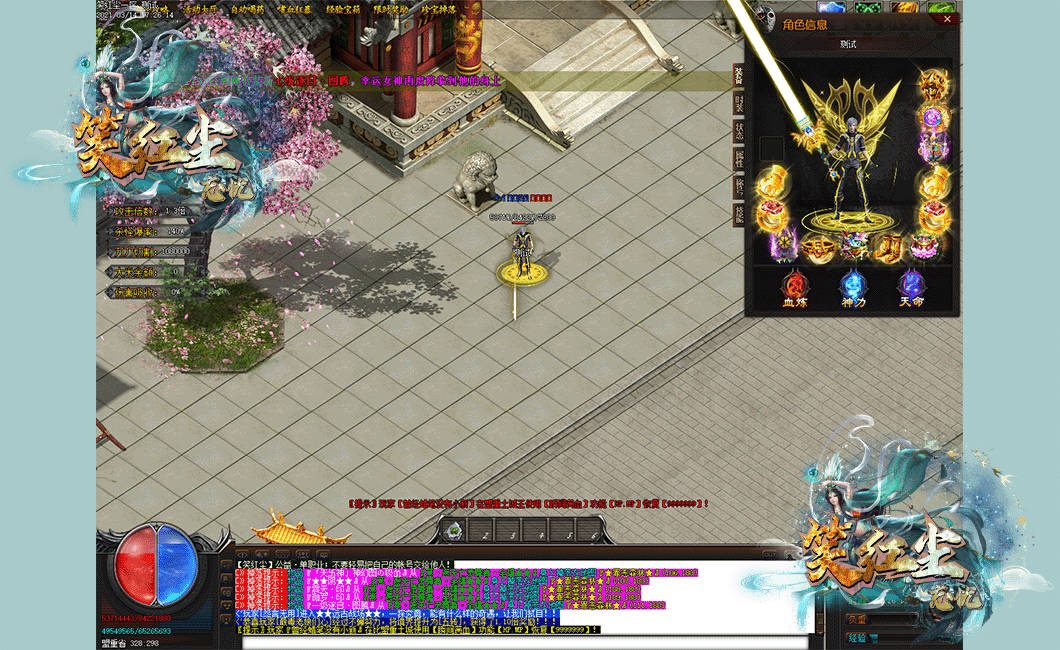1060x650 pixels.
Task: Switch to the 时装 fashion tab
Action: tap(739, 103)
